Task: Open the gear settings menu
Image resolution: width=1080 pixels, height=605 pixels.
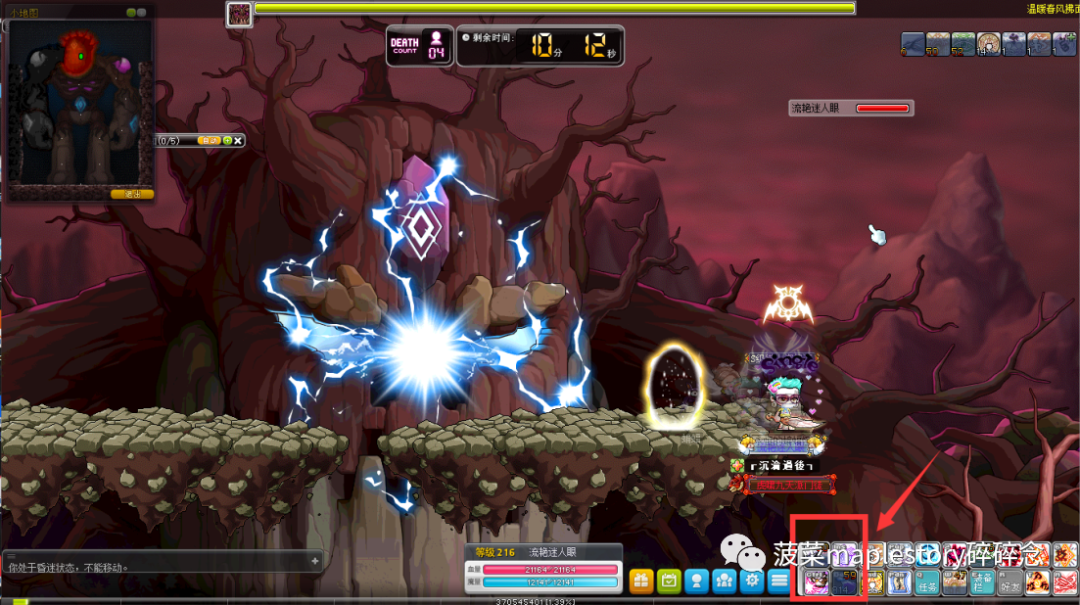Action: 752,581
